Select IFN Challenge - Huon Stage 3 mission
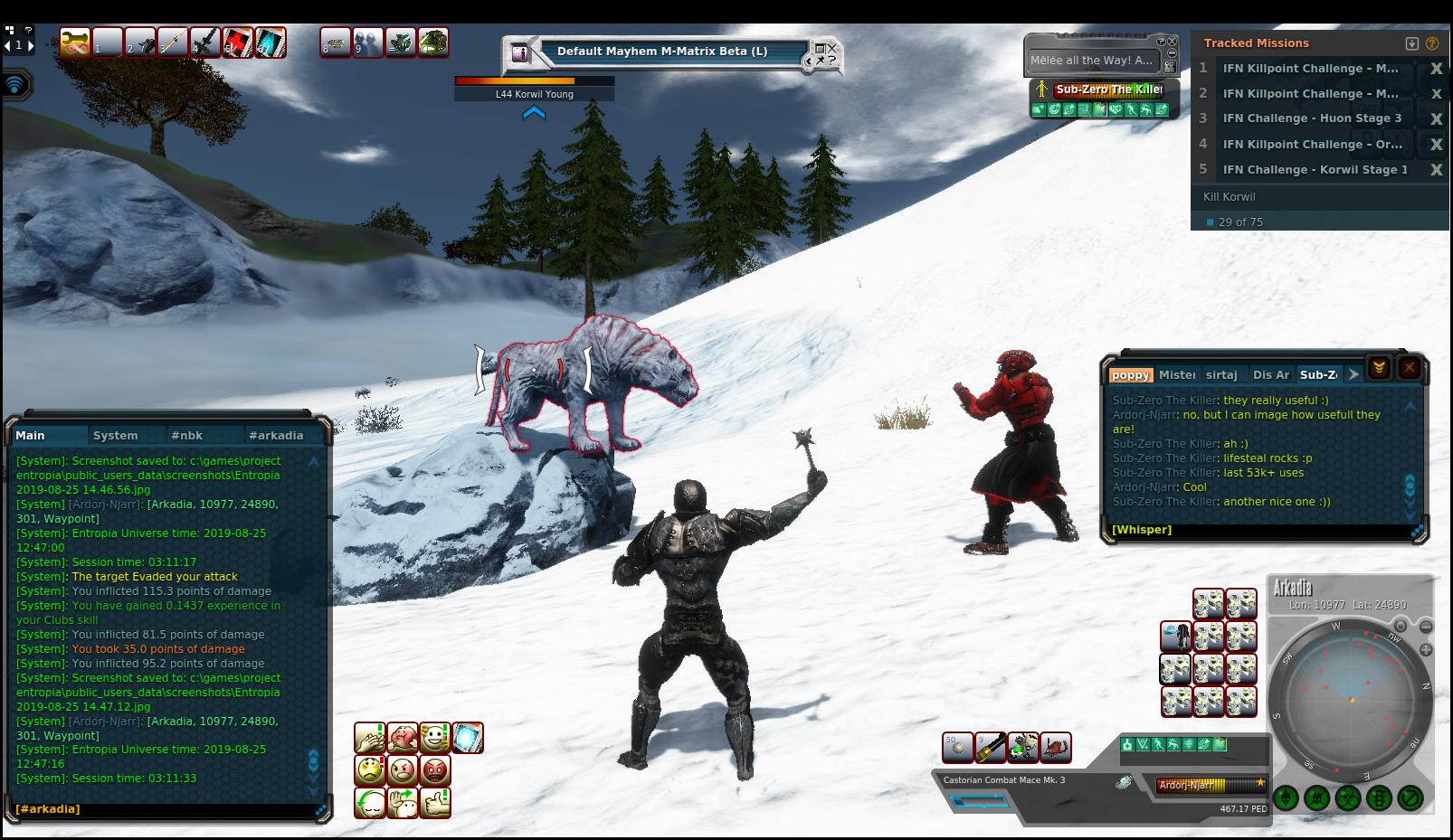This screenshot has width=1453, height=840. 1311,118
